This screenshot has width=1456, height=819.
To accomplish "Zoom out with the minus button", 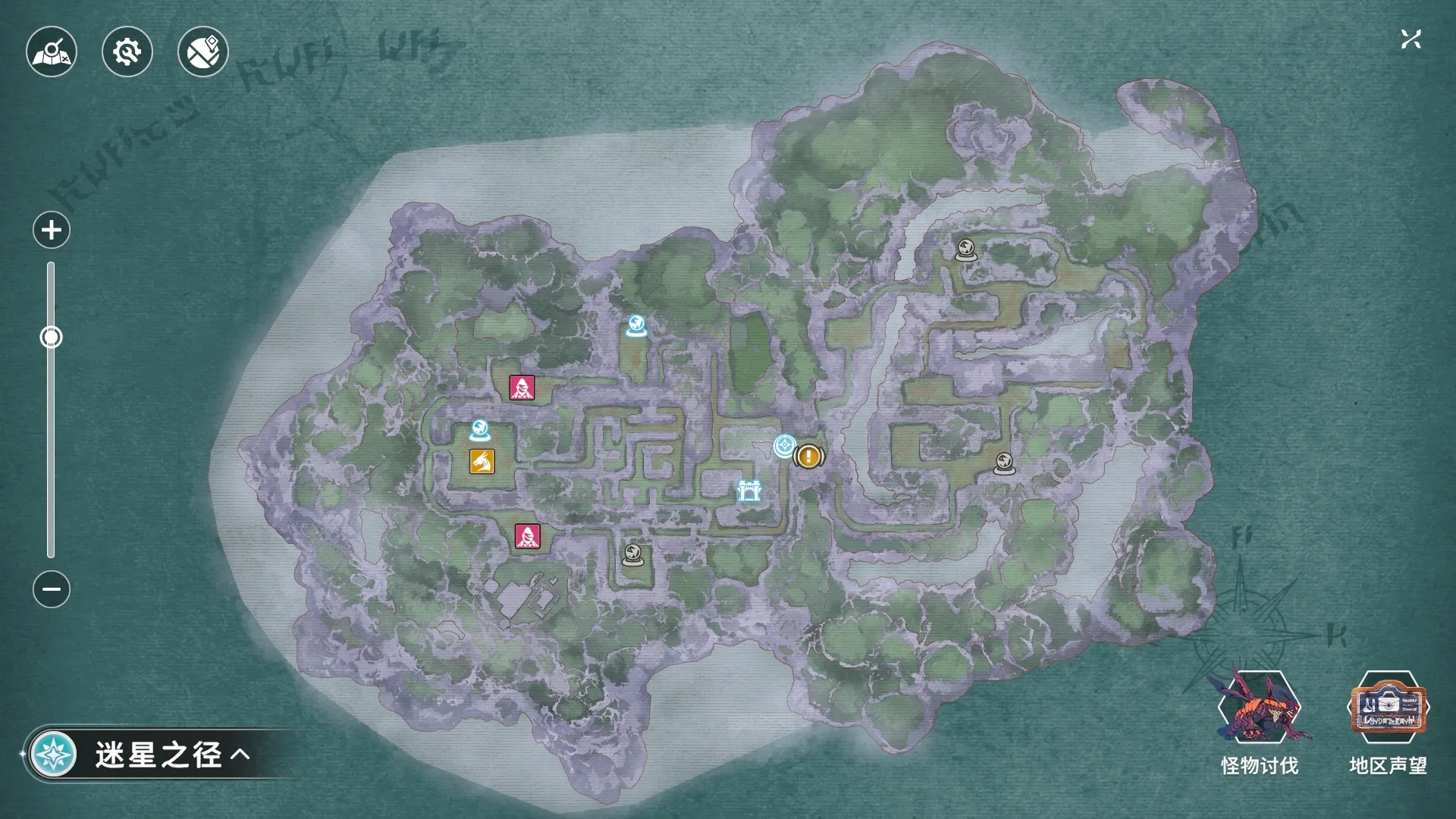I will pos(52,589).
